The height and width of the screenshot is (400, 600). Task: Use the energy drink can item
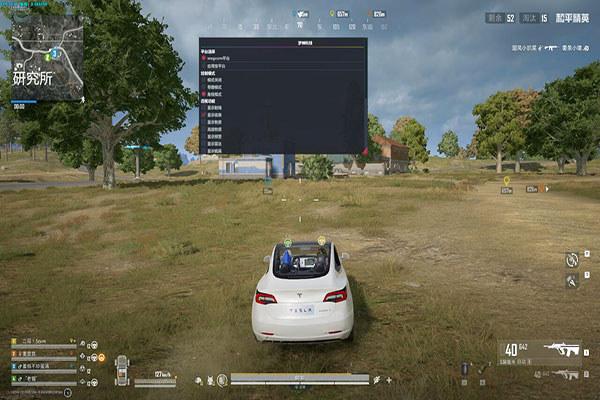(464, 369)
